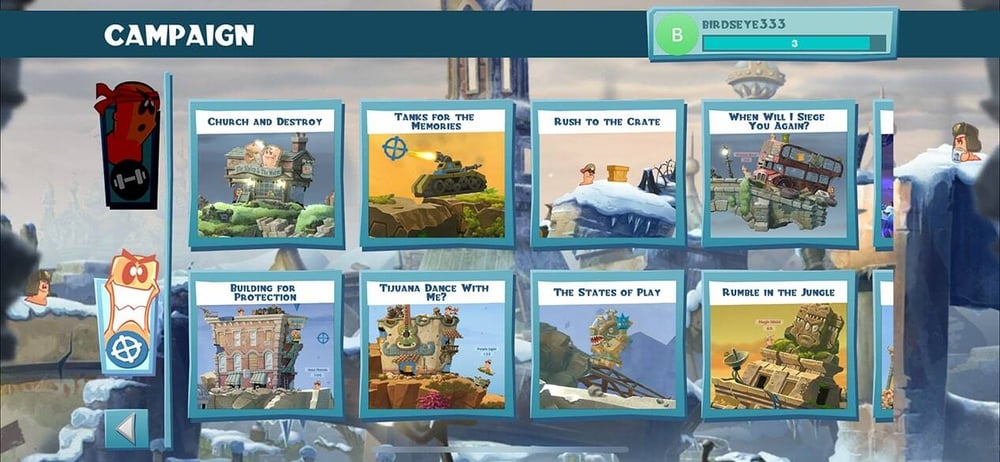Go back with the left arrow button
1000x462 pixels.
[x=126, y=429]
